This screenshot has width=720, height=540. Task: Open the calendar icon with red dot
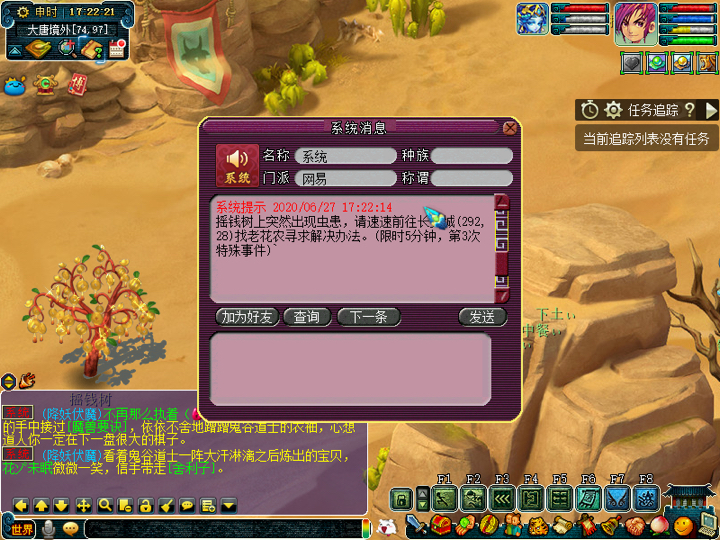(116, 50)
